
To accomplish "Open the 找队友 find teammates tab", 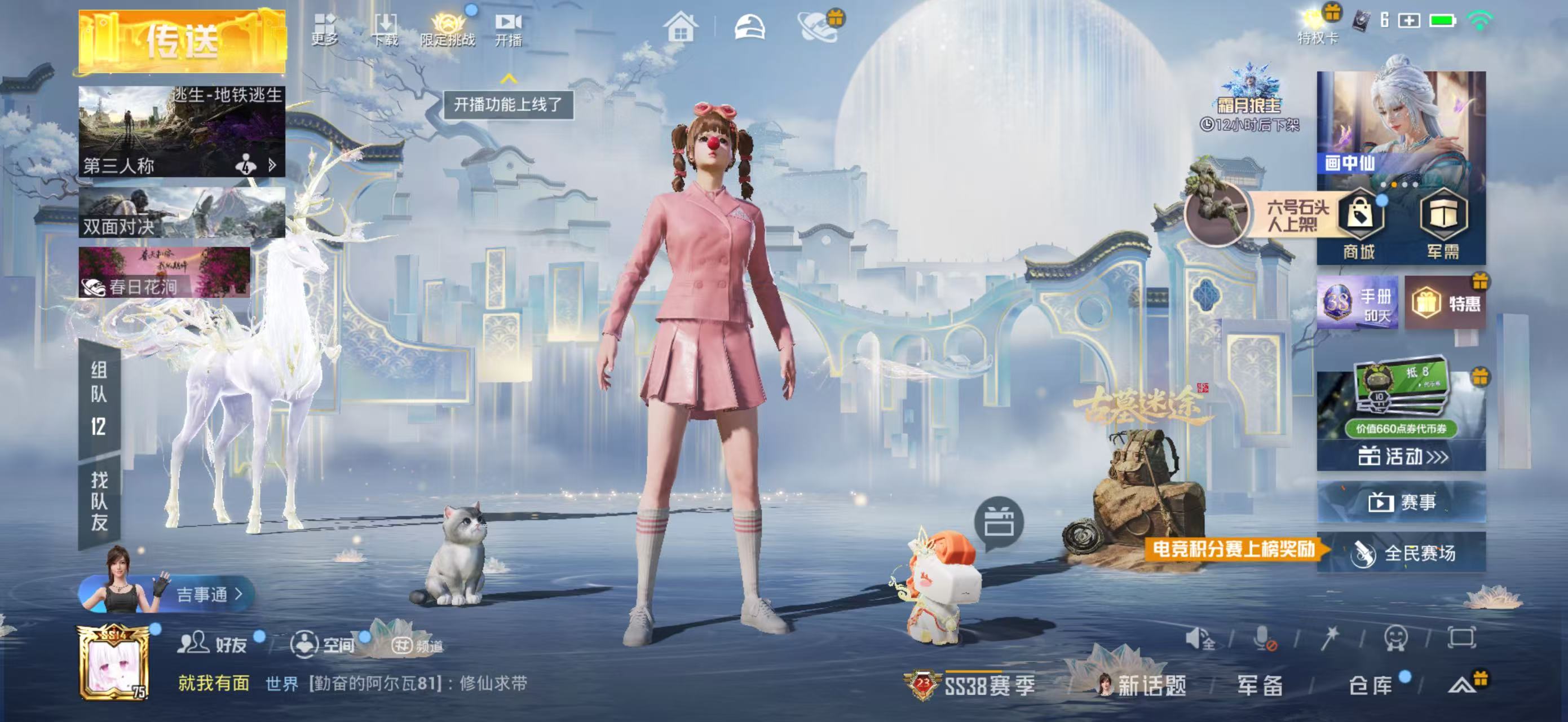I will (x=99, y=501).
